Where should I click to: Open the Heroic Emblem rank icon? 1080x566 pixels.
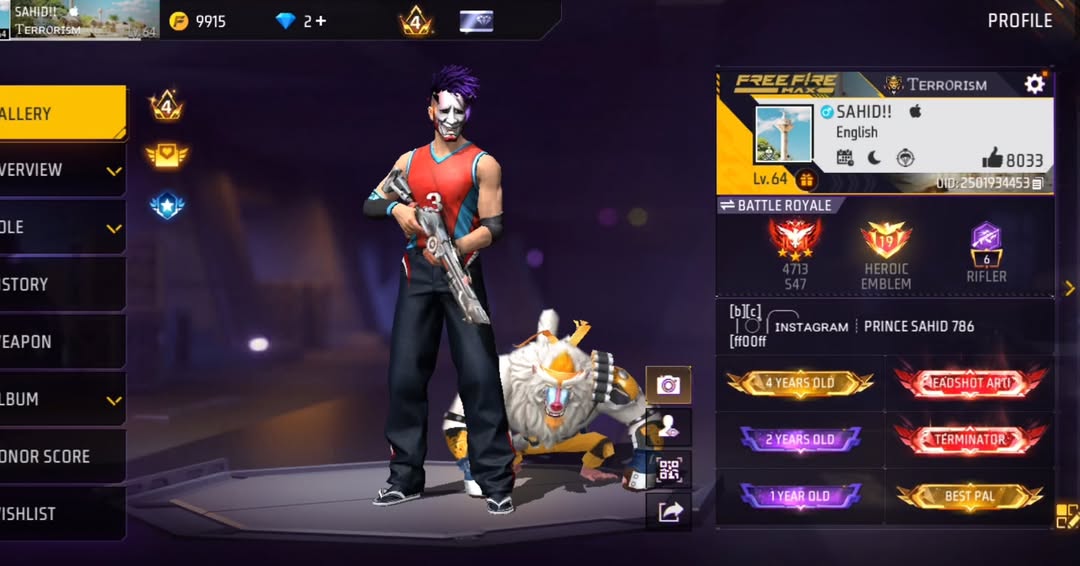pyautogui.click(x=886, y=243)
